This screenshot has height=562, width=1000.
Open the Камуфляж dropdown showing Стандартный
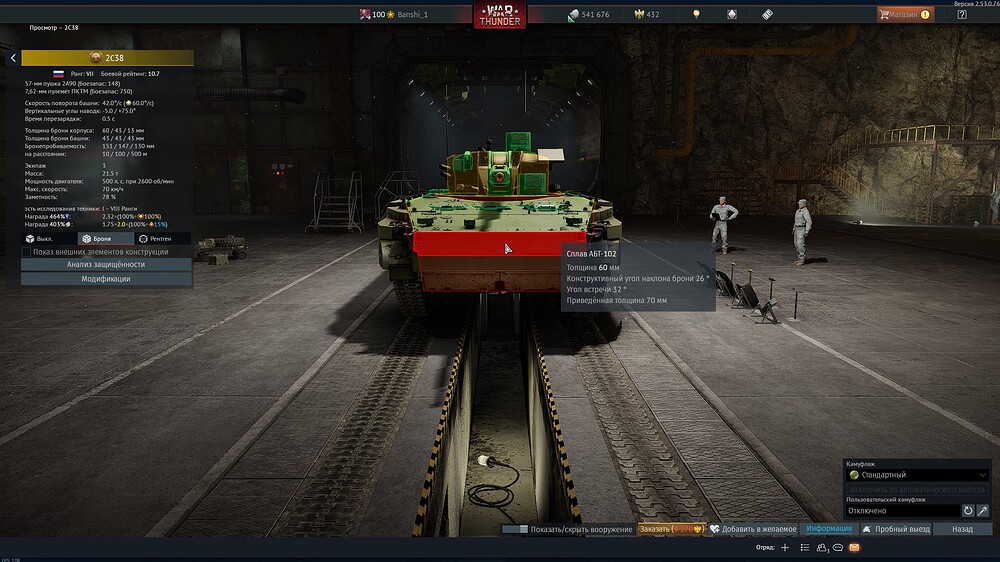click(917, 475)
